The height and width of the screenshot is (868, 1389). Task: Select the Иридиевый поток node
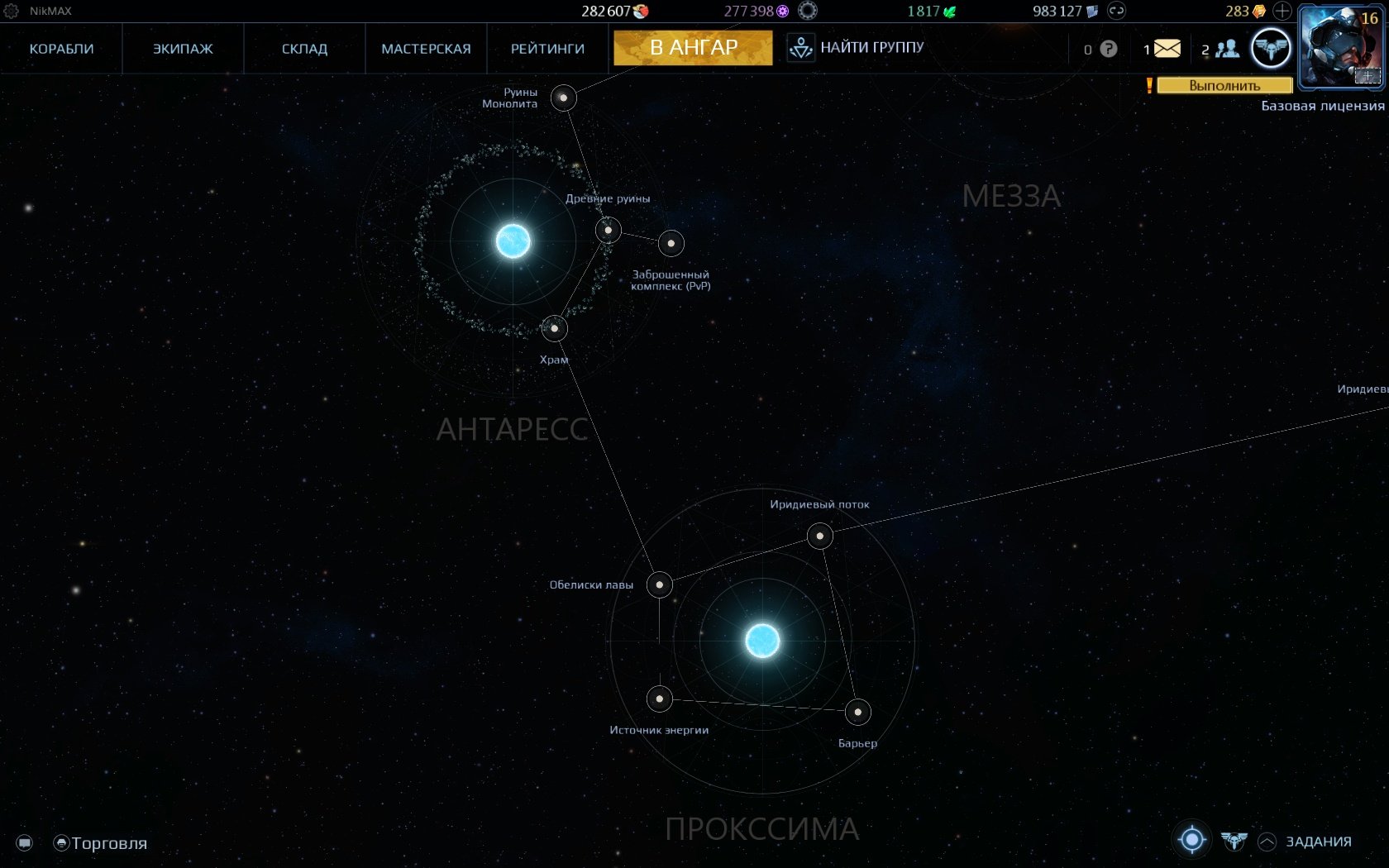819,536
